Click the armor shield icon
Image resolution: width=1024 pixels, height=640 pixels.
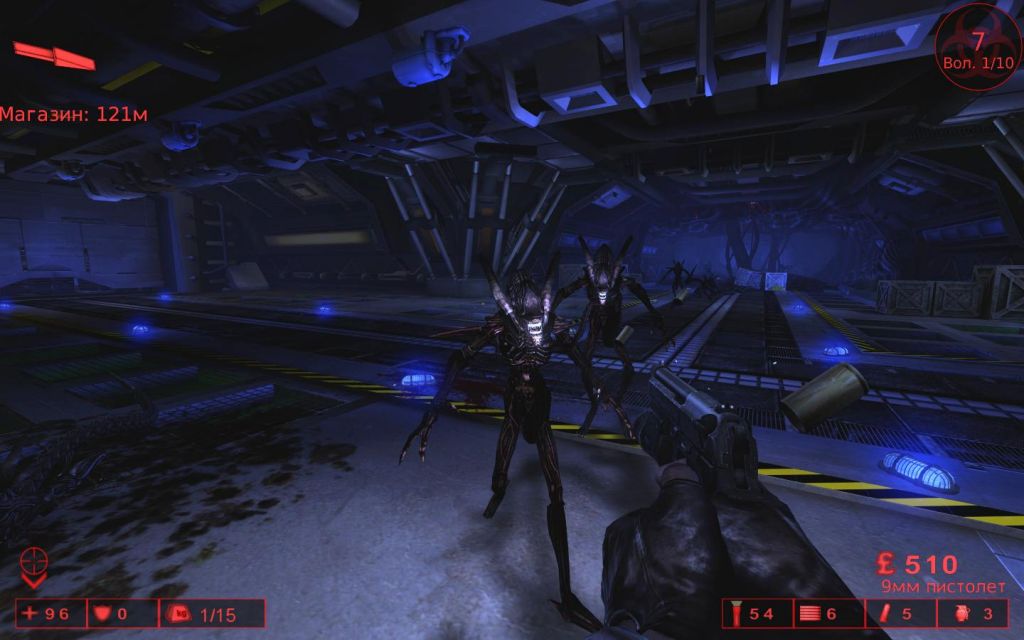[x=101, y=613]
